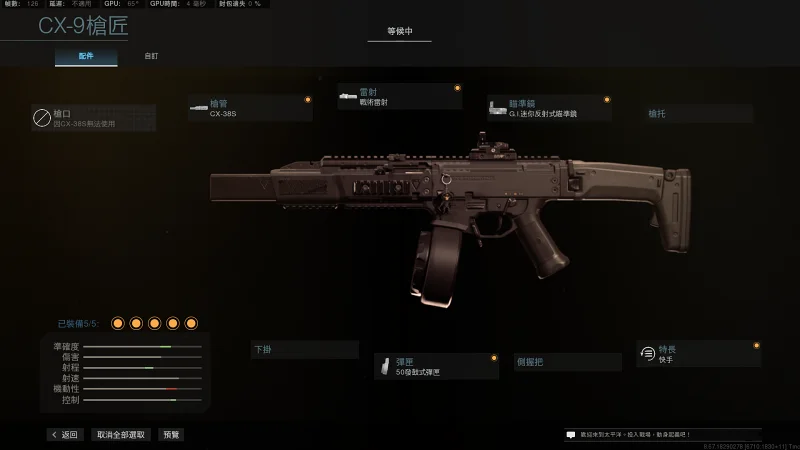Open the 槍管 barrel slot with CX-38S
800x450 pixels.
pos(250,108)
